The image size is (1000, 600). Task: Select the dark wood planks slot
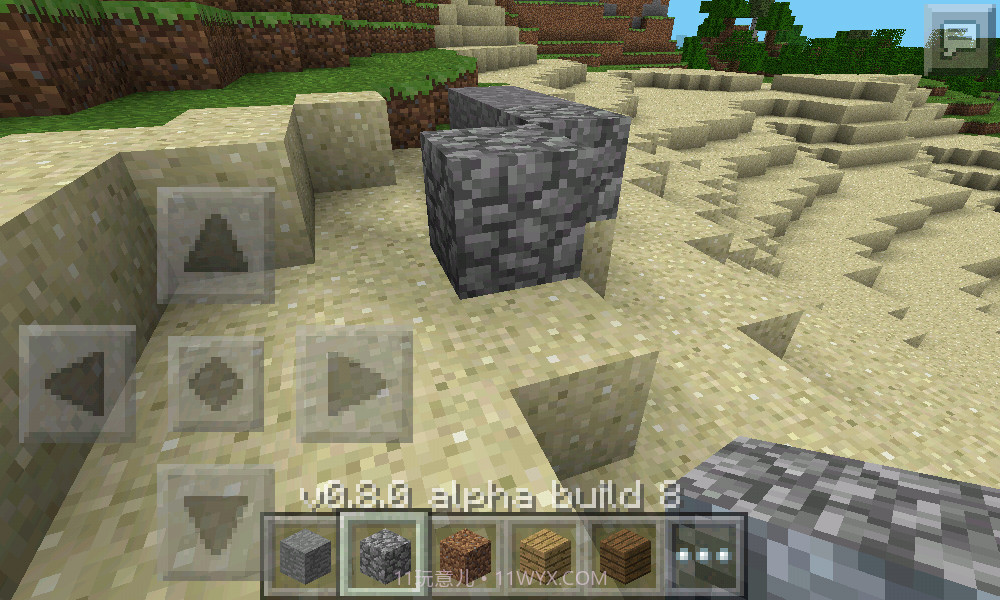pyautogui.click(x=625, y=552)
